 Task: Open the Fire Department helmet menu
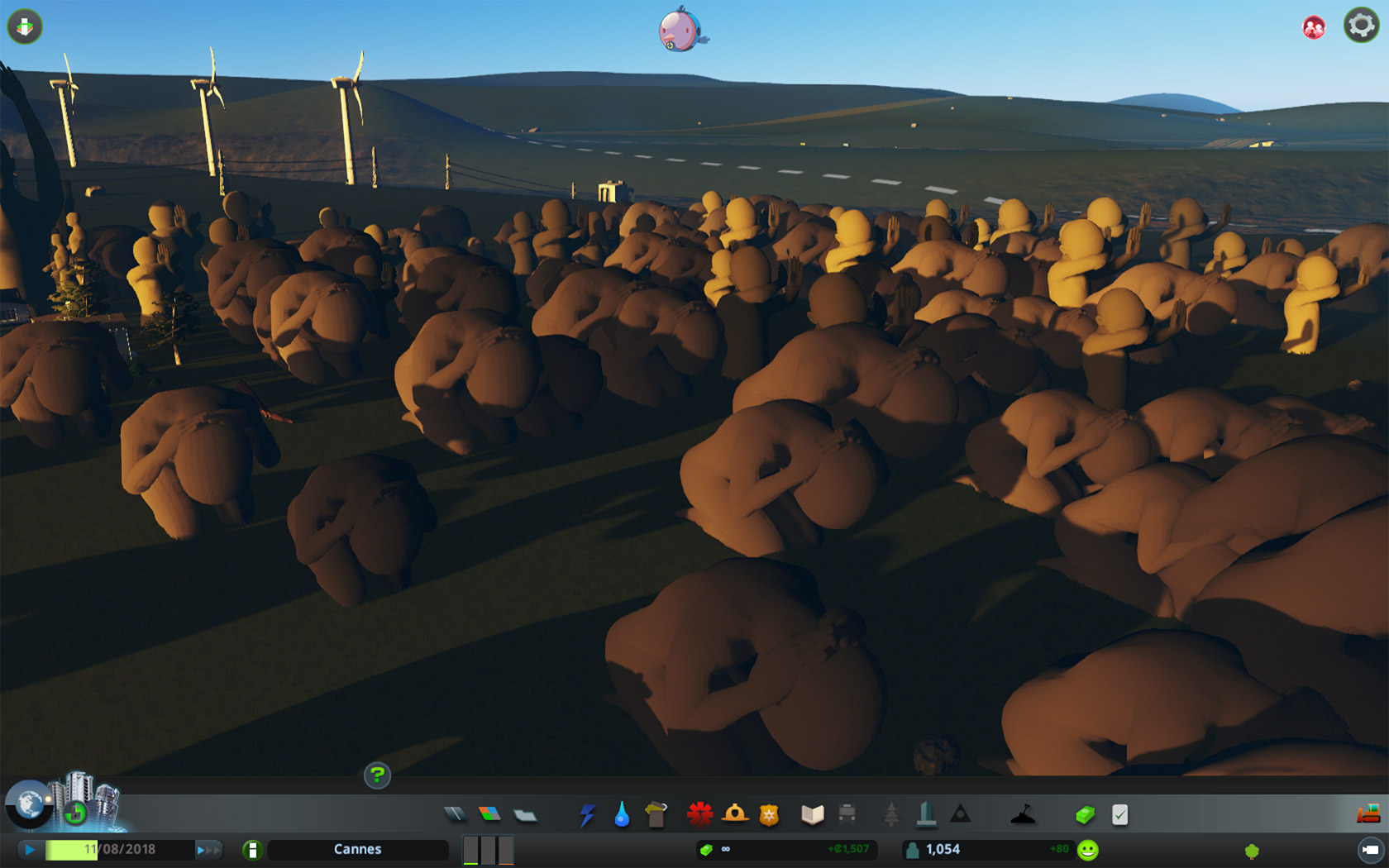click(734, 815)
